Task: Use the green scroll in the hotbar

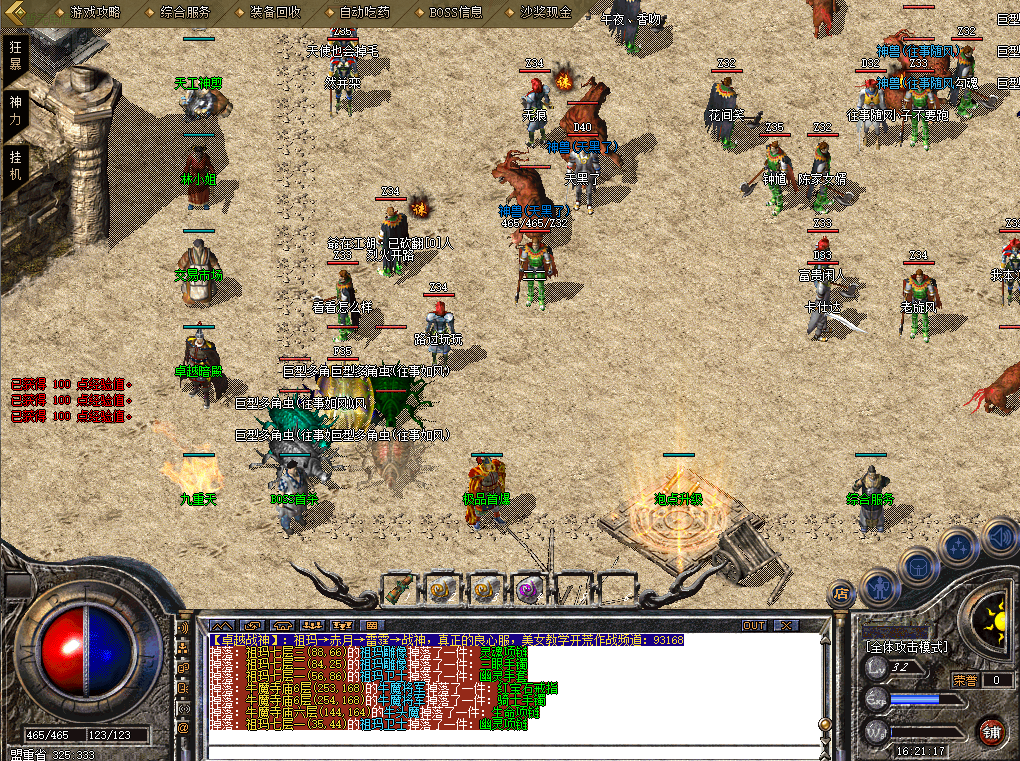Action: [399, 589]
